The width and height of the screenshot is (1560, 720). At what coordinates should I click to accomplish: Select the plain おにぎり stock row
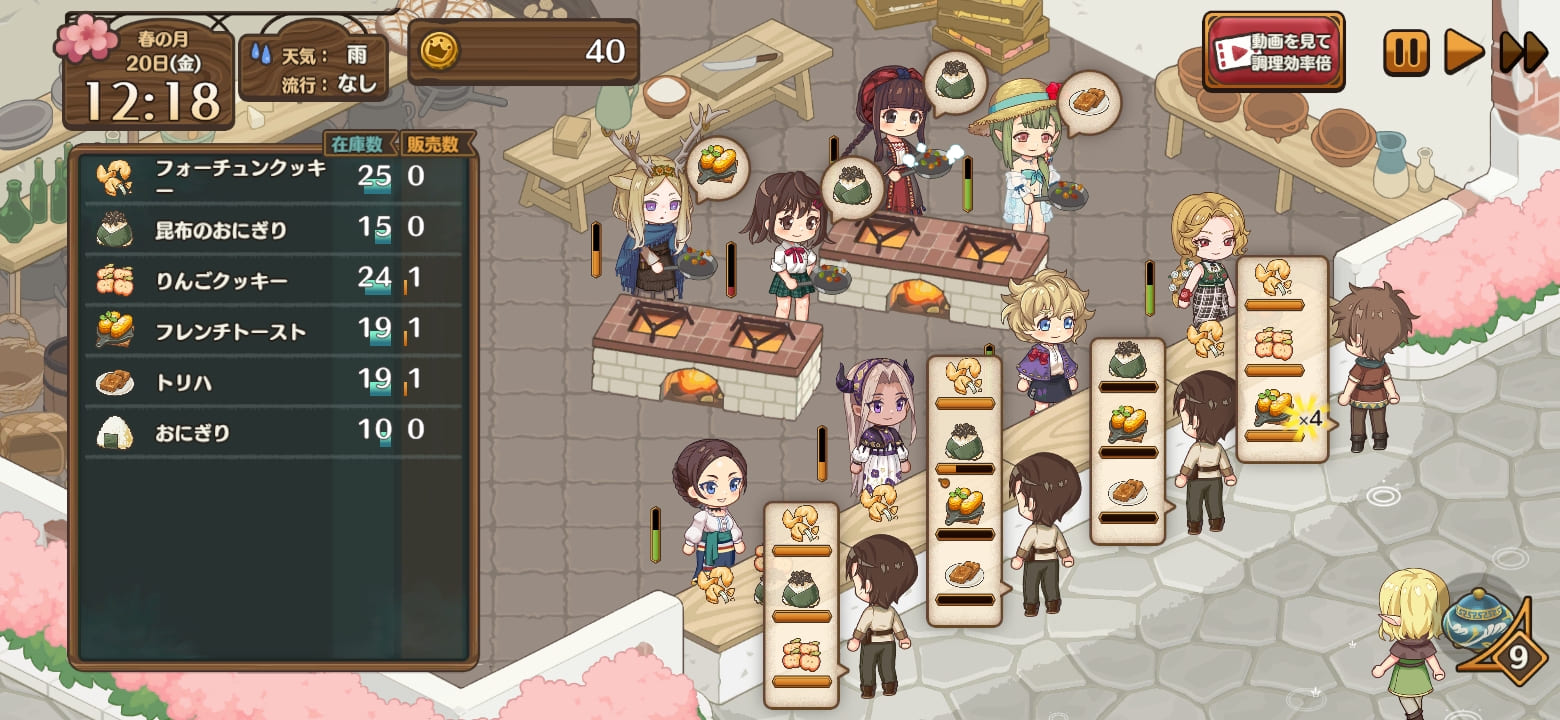pos(270,433)
